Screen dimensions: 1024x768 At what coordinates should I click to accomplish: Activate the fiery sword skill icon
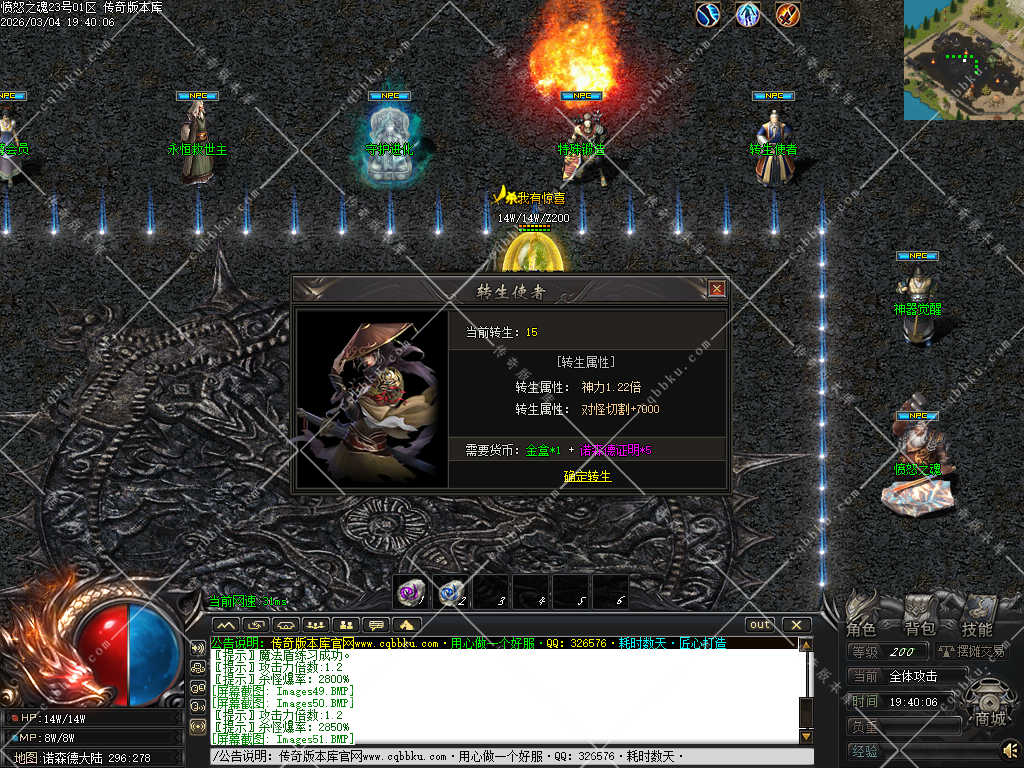point(788,14)
